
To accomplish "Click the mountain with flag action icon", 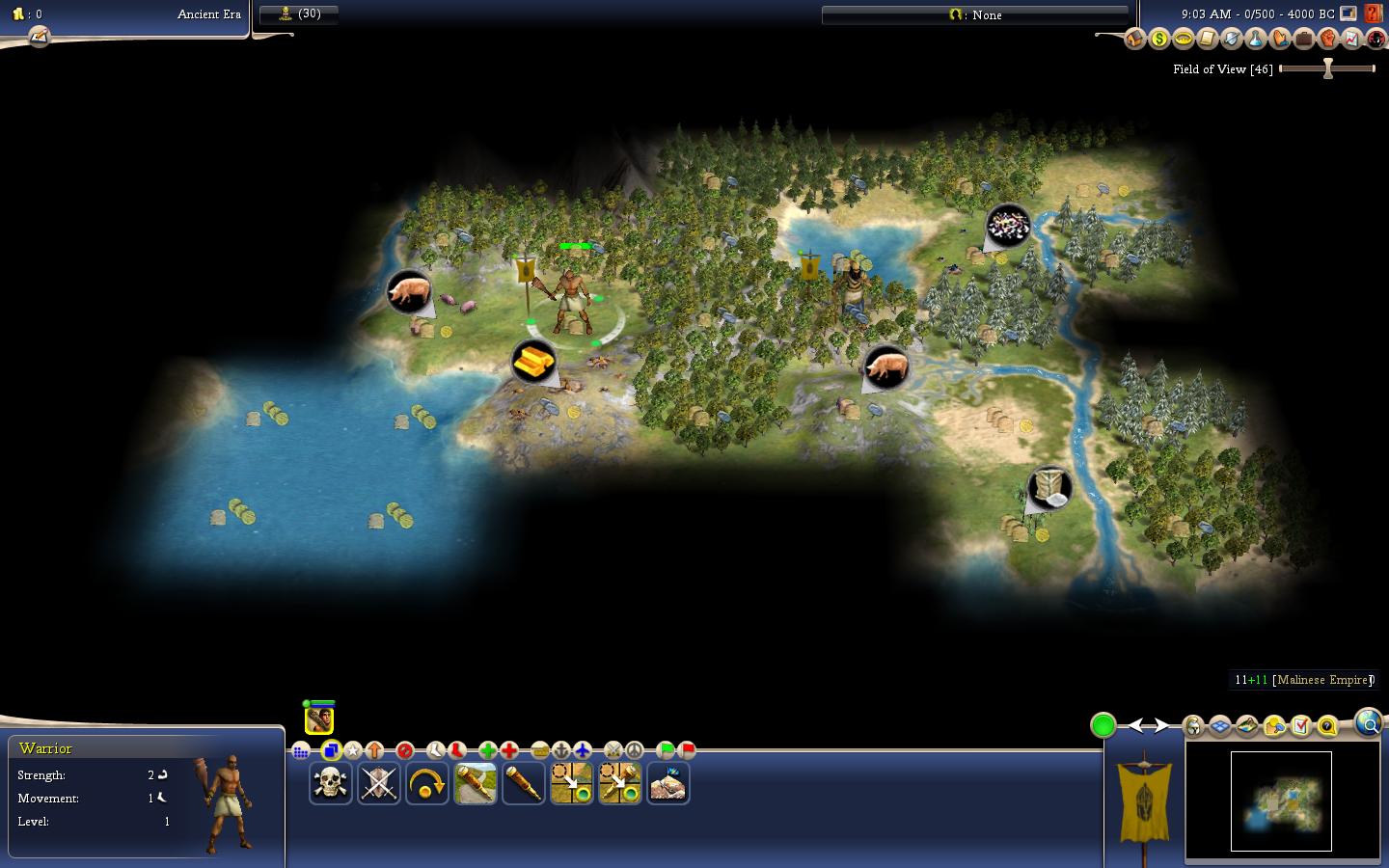I will pyautogui.click(x=667, y=783).
